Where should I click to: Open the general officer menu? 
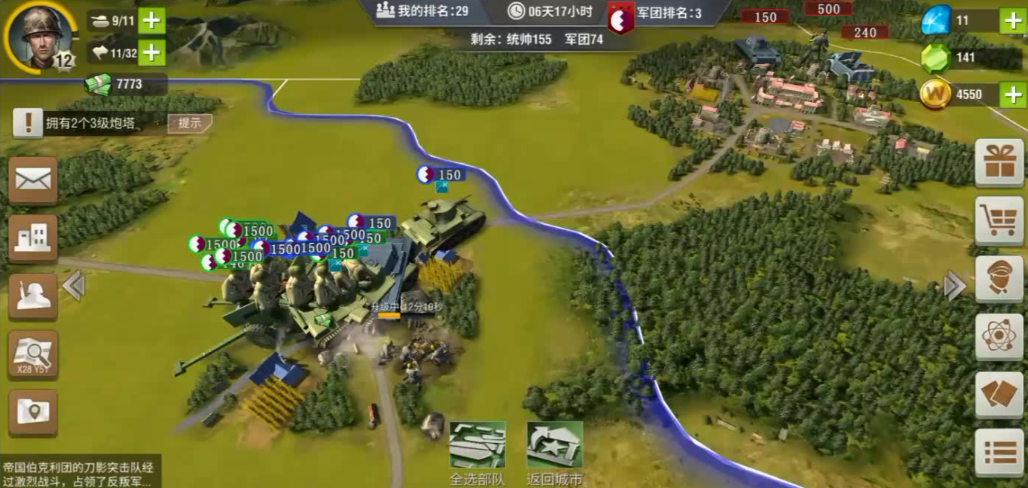tap(999, 279)
